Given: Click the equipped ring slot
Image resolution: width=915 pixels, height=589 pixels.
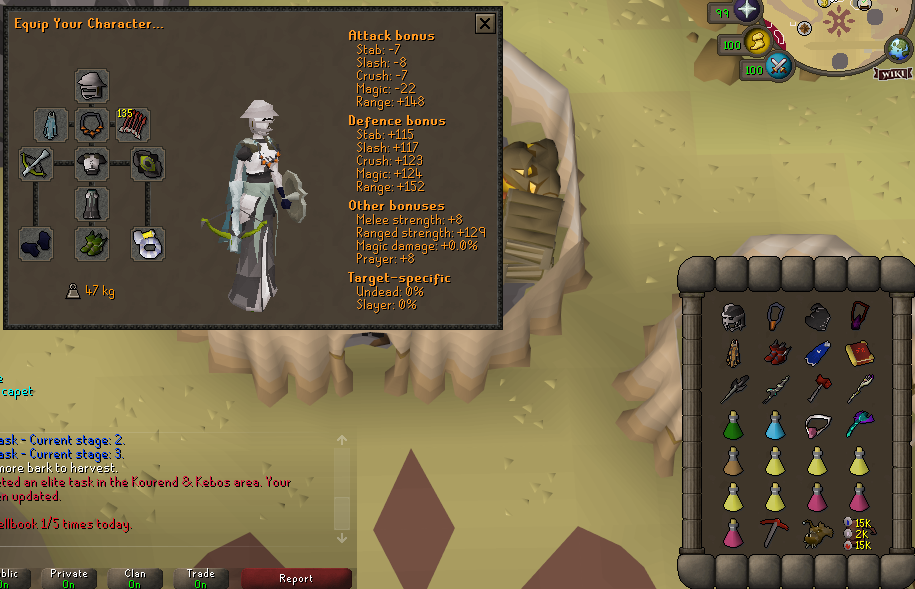Looking at the screenshot, I should [x=148, y=243].
